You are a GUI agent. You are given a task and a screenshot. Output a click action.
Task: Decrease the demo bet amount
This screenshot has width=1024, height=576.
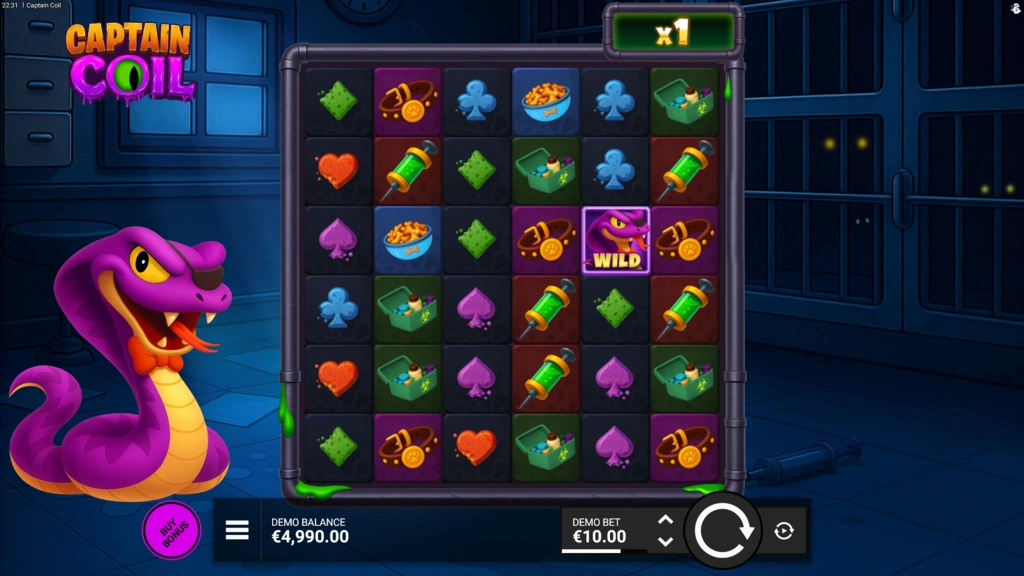665,541
